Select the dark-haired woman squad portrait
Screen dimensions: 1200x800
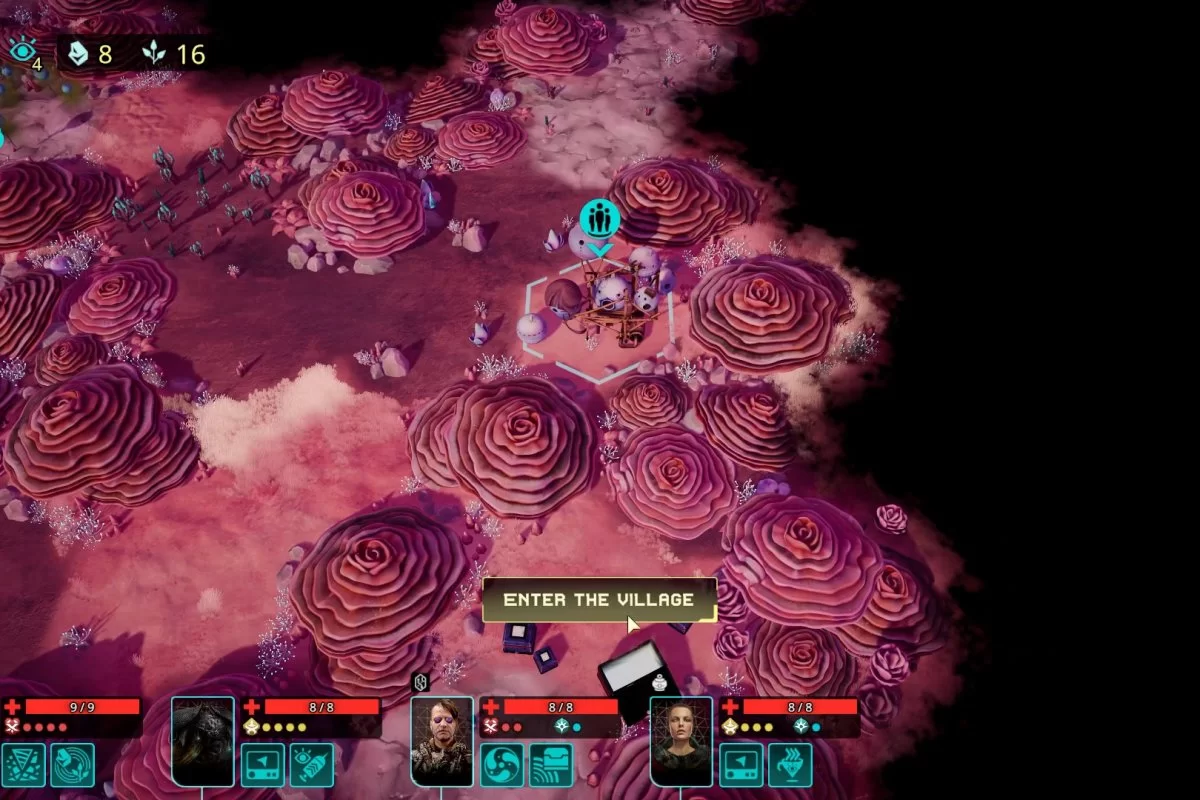point(681,740)
